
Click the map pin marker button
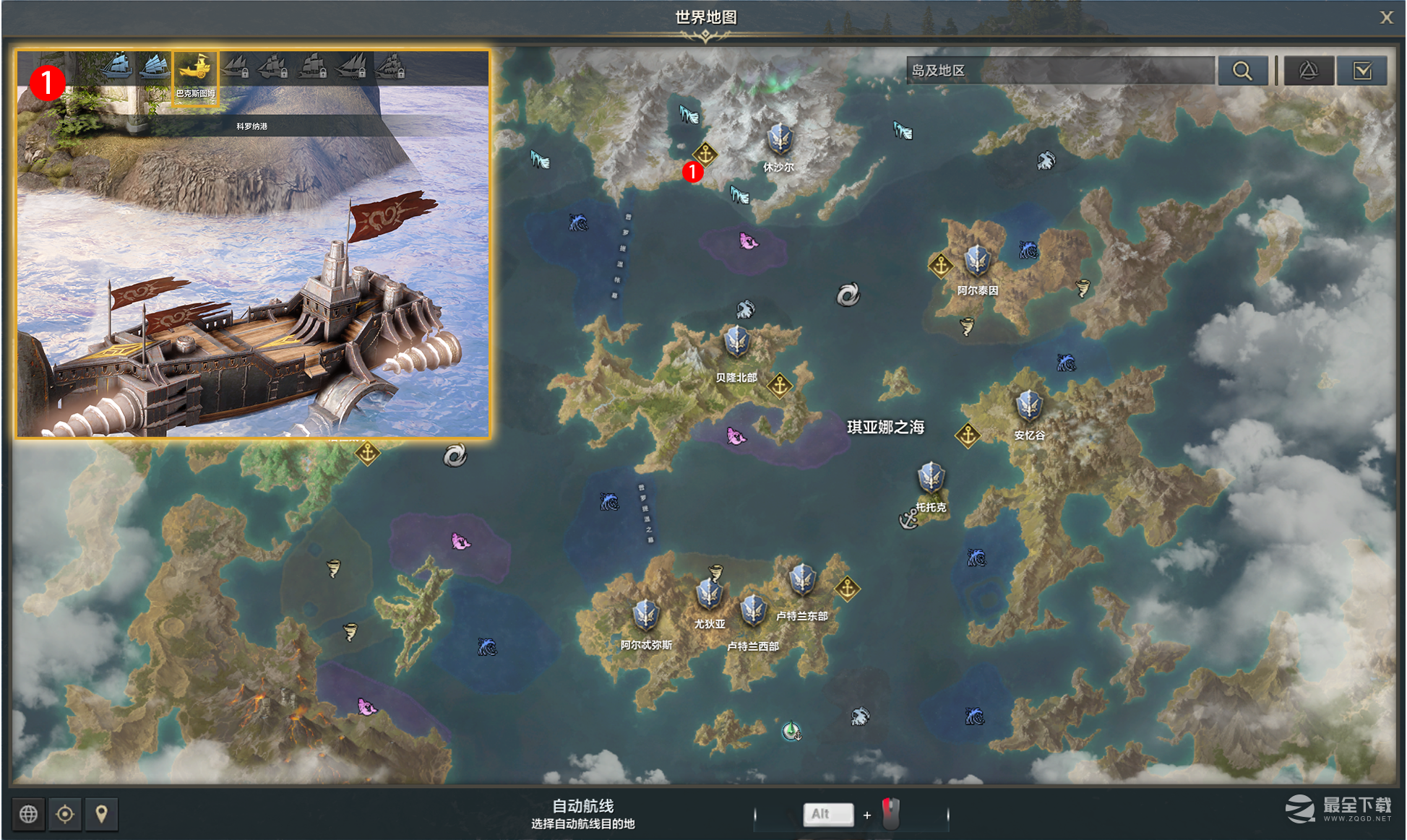tap(102, 814)
